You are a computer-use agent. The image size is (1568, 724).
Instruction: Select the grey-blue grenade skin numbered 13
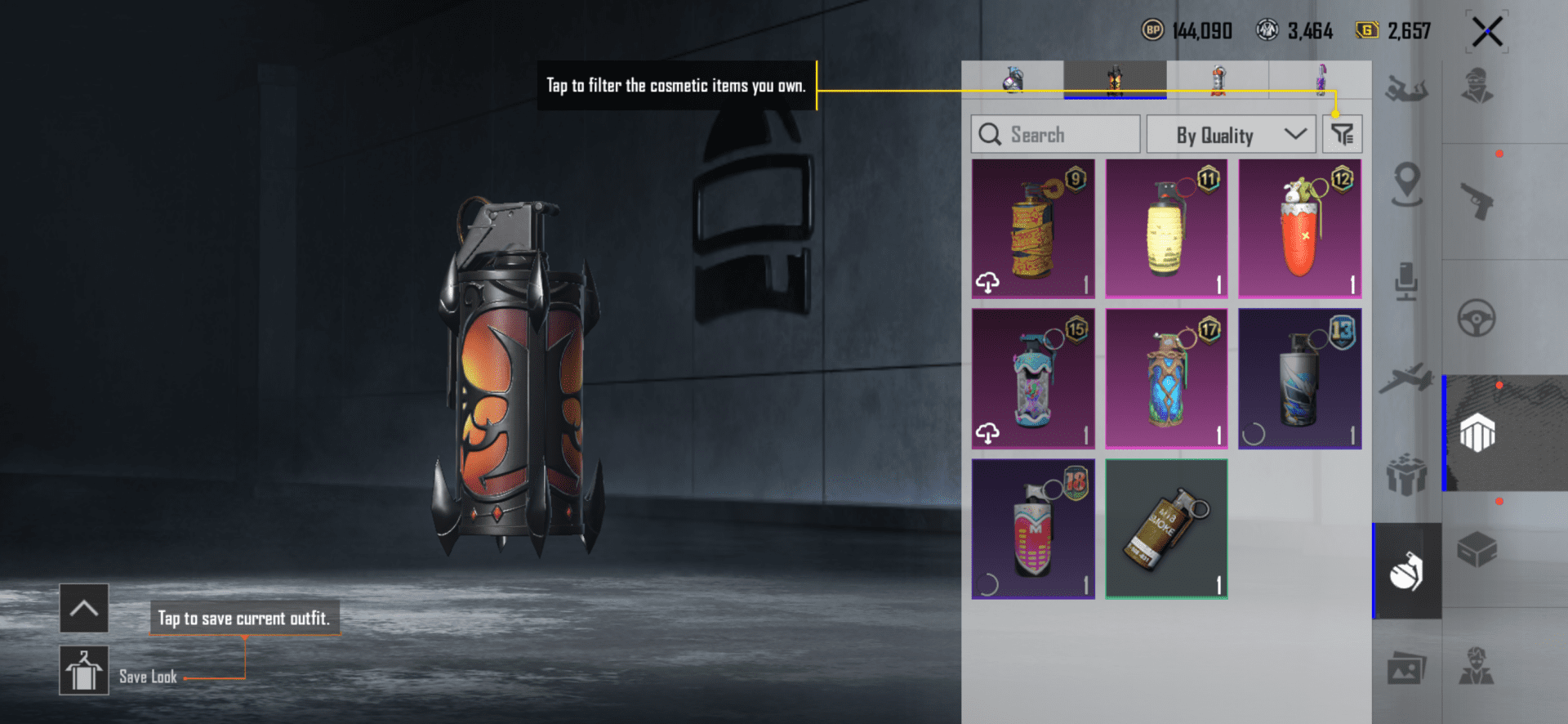[x=1299, y=379]
